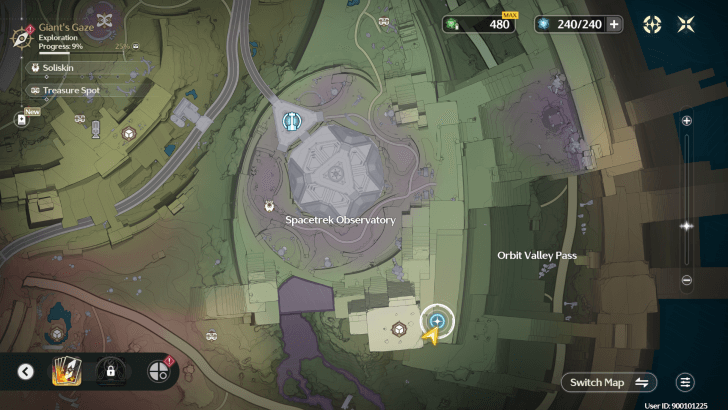Open the map filter list button
Image resolution: width=728 pixels, height=410 pixels.
point(685,382)
